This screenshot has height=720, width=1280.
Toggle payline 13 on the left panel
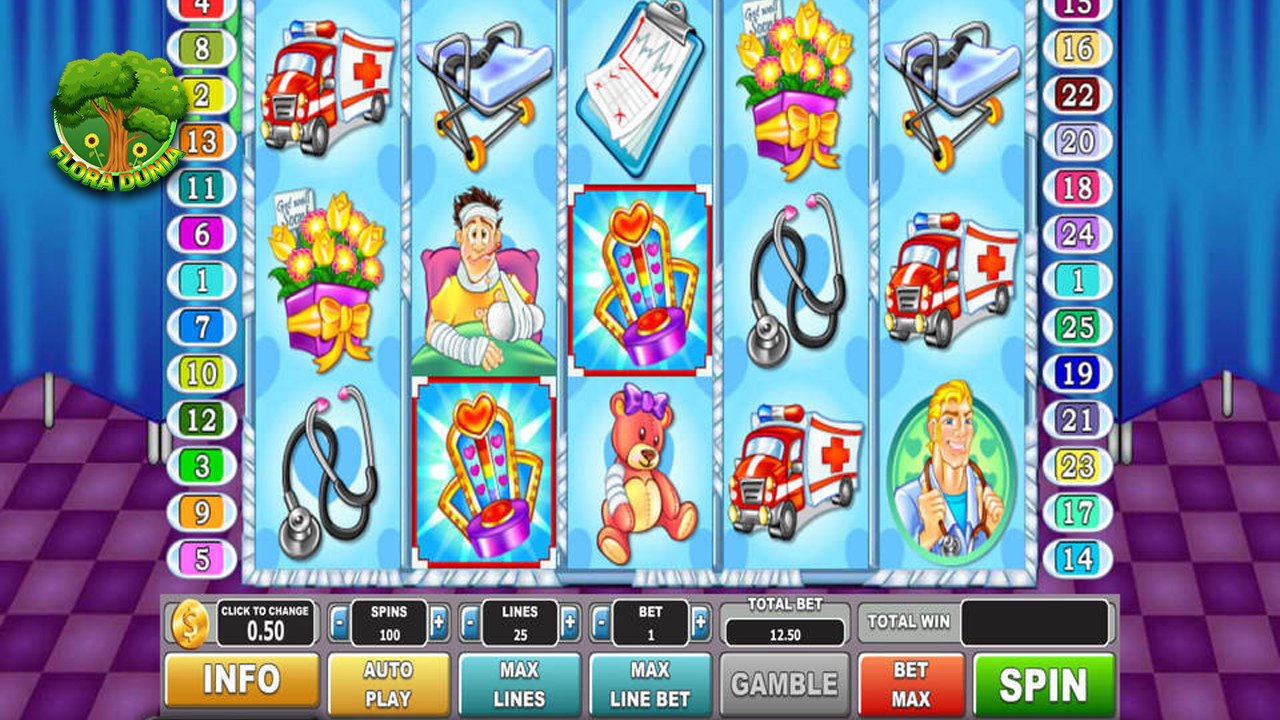pyautogui.click(x=203, y=142)
